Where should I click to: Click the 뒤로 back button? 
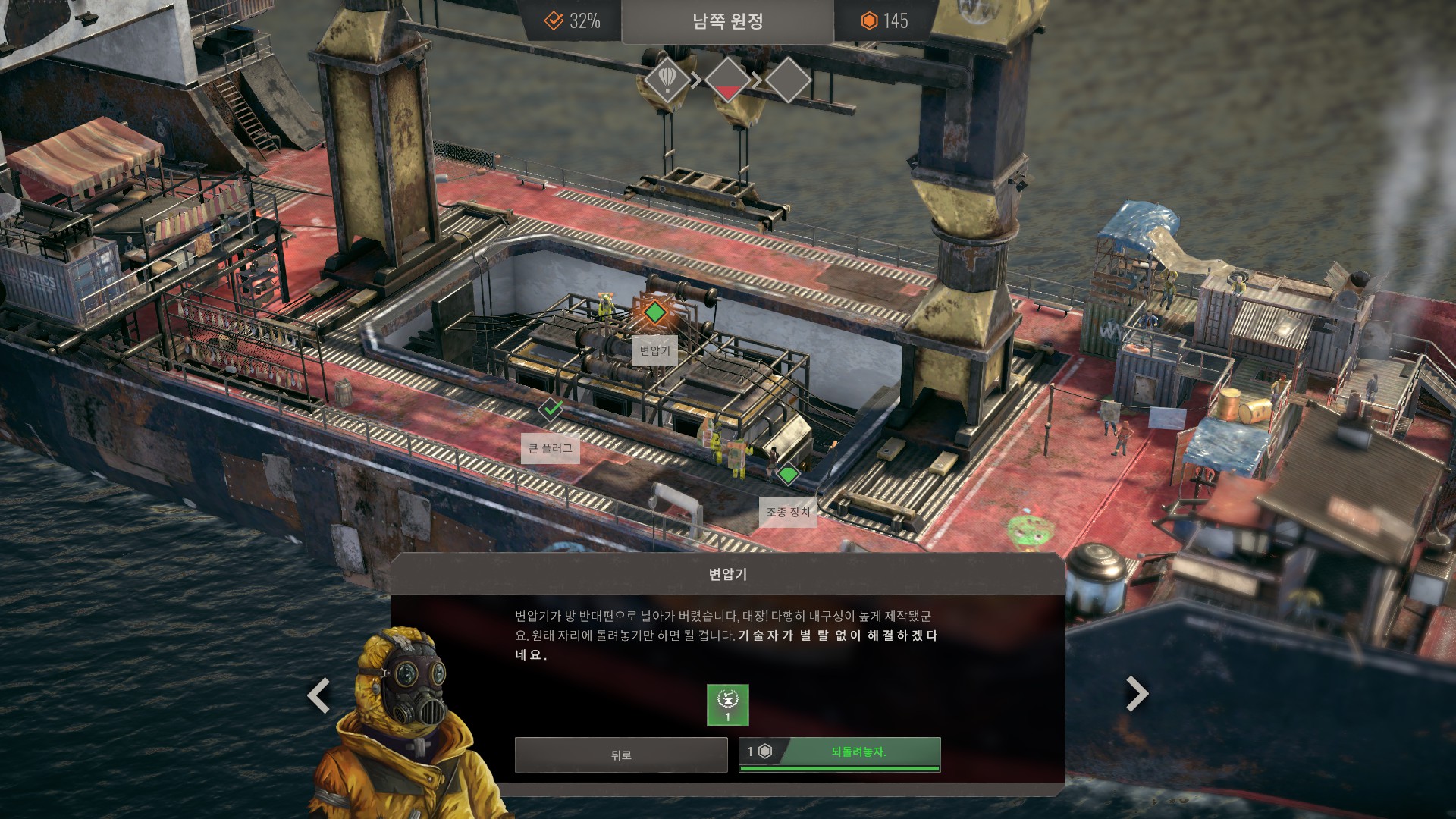[620, 755]
